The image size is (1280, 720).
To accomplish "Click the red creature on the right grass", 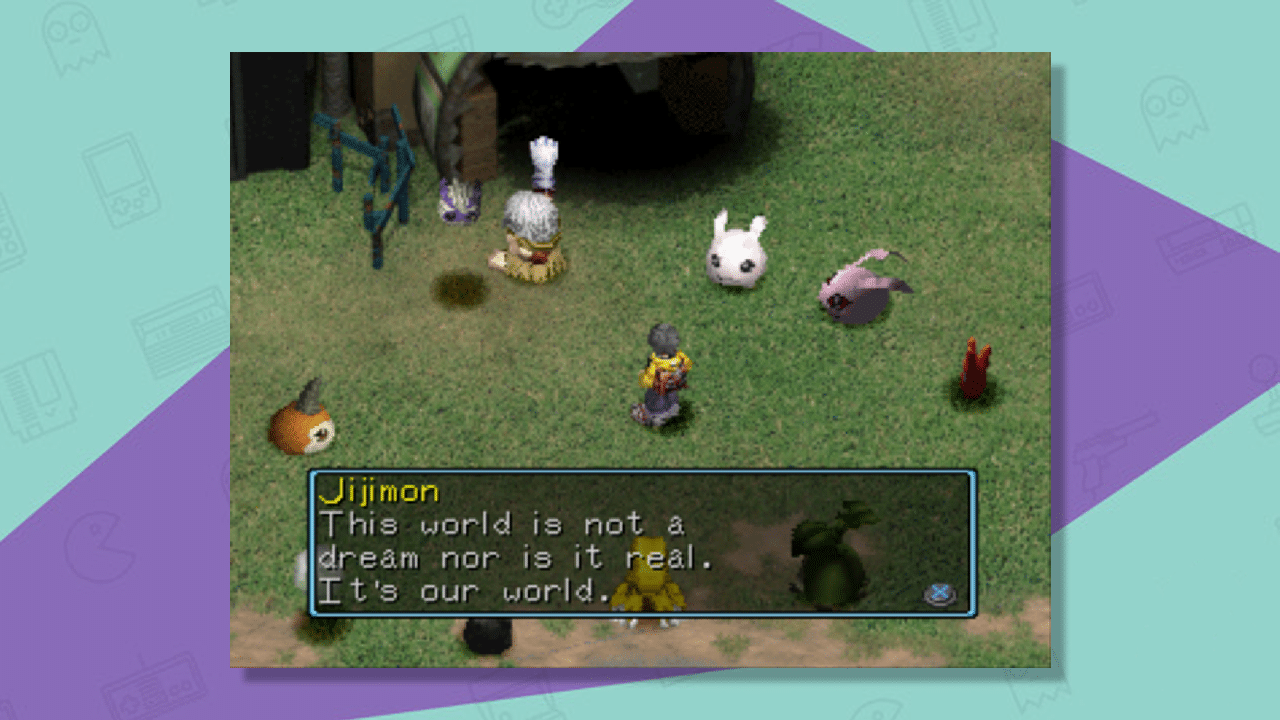I will point(973,368).
